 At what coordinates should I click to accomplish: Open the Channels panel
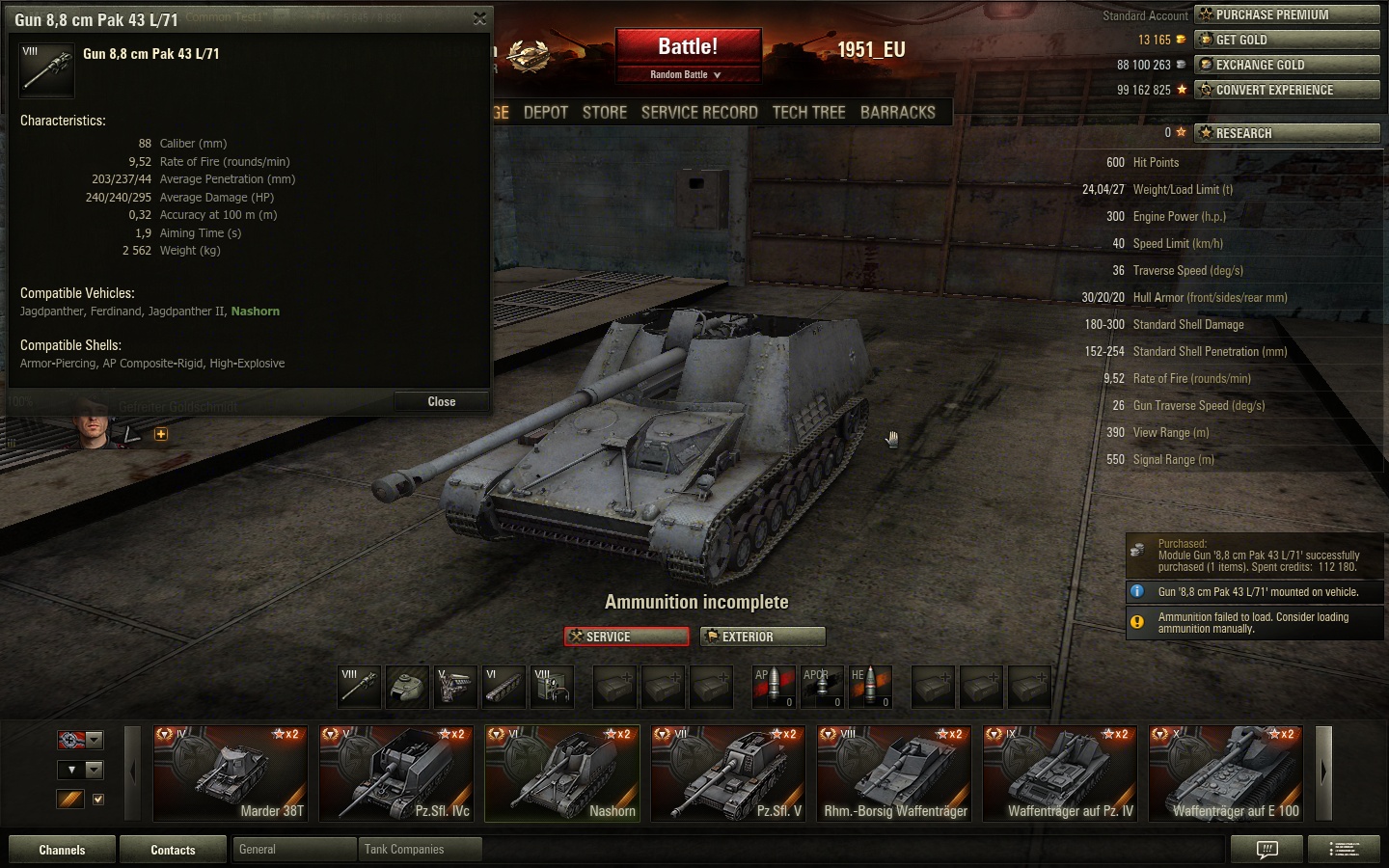62,850
